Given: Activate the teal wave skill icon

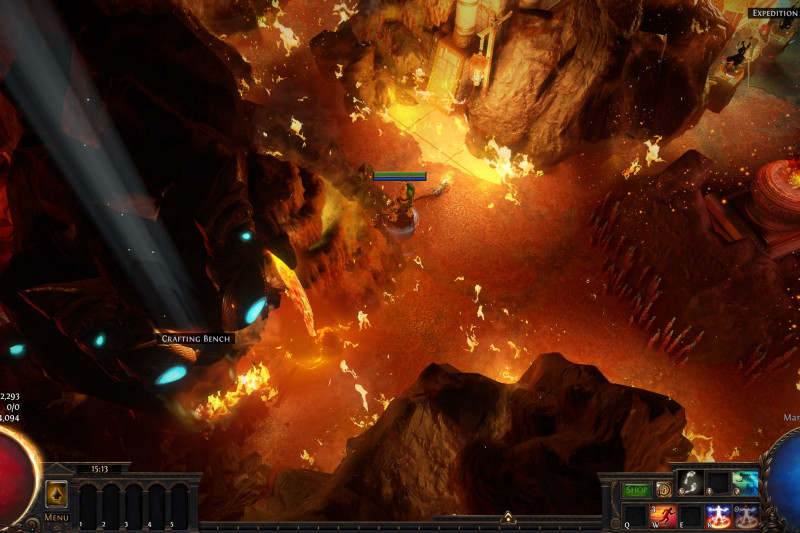Looking at the screenshot, I should 745,482.
